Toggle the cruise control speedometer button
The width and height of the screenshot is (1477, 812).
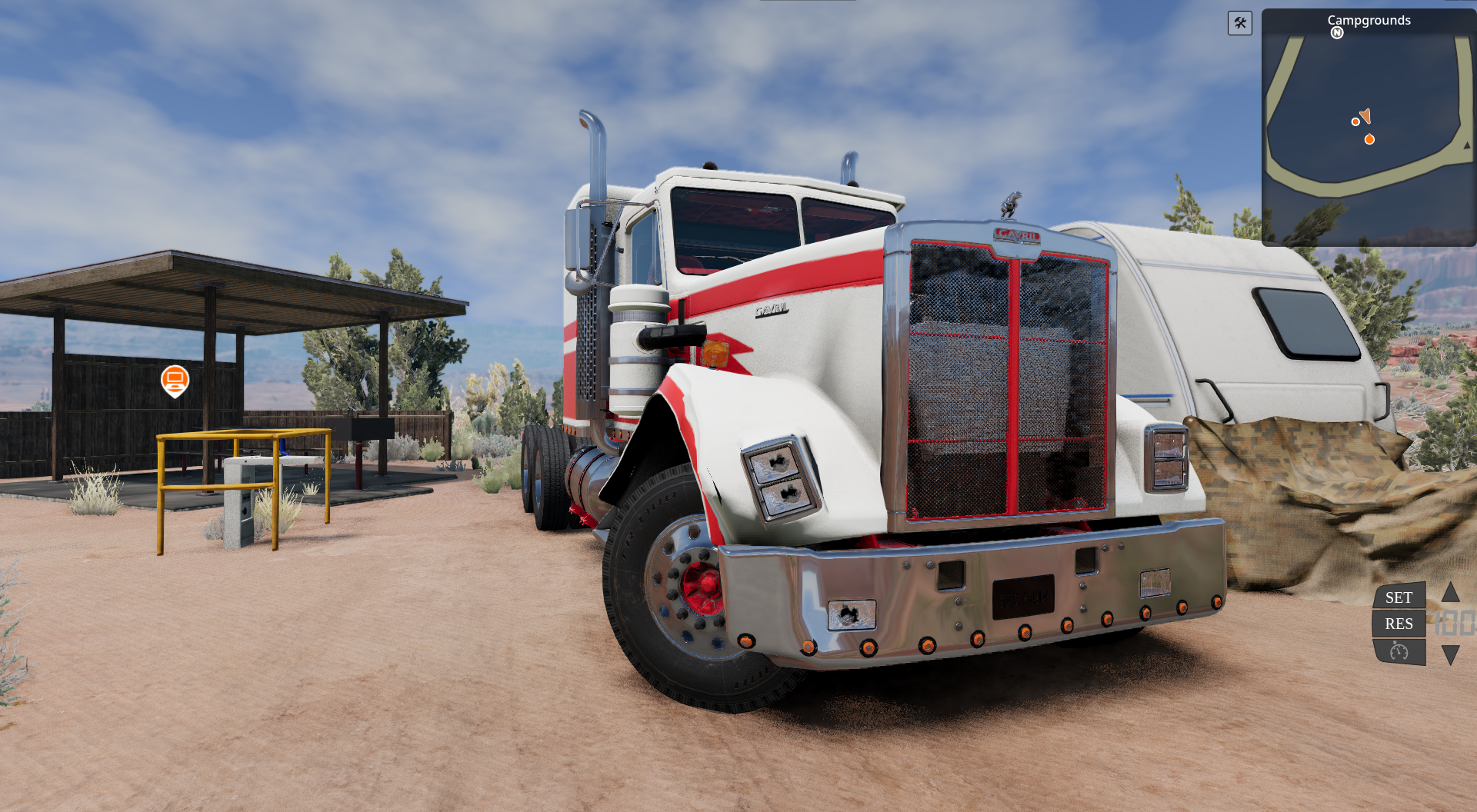(1399, 652)
